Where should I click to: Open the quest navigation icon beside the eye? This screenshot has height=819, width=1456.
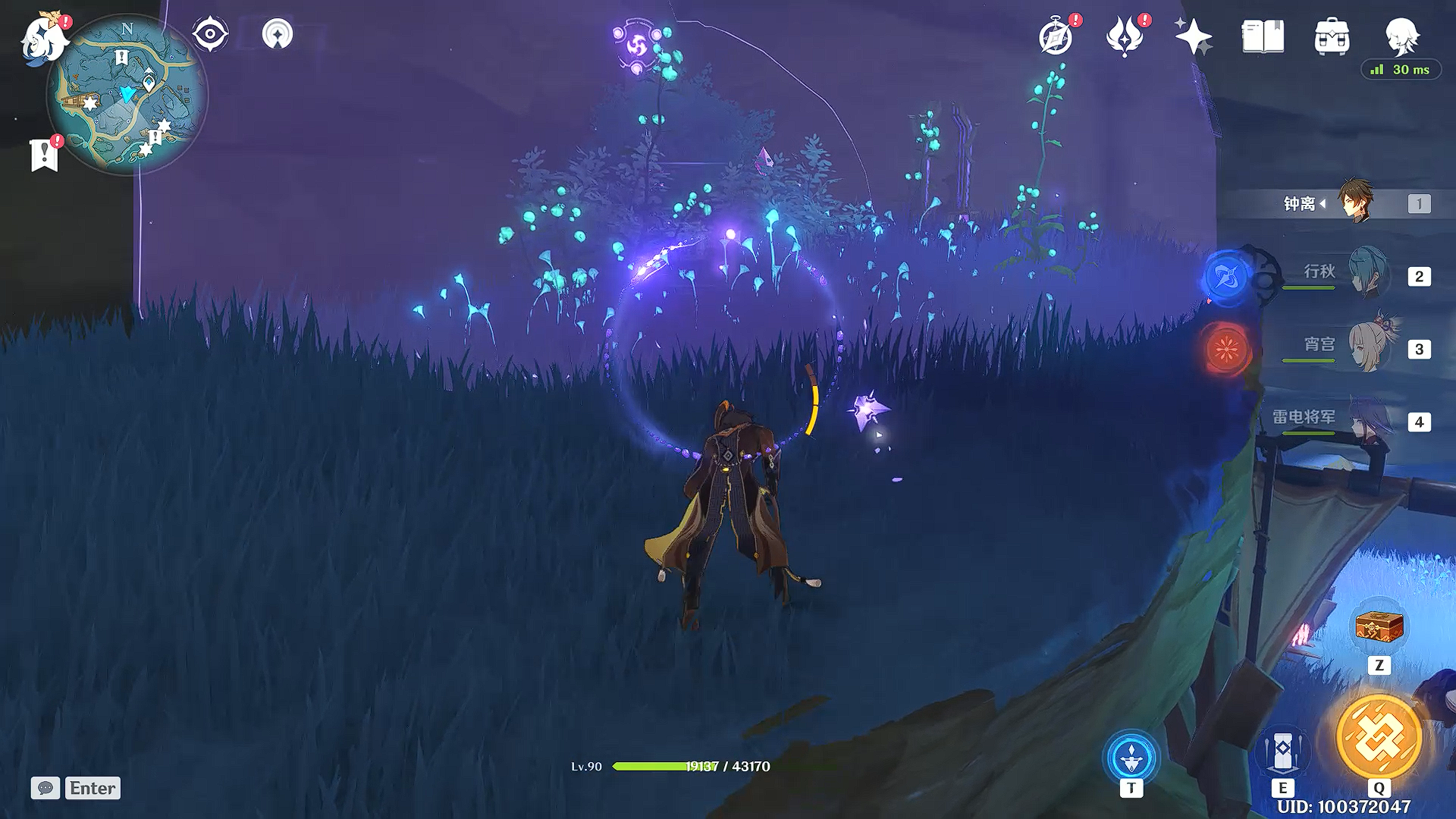pyautogui.click(x=277, y=34)
